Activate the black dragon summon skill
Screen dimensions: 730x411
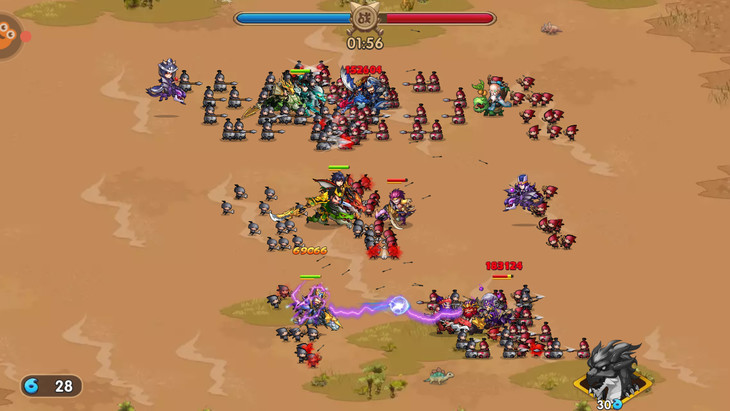612,371
